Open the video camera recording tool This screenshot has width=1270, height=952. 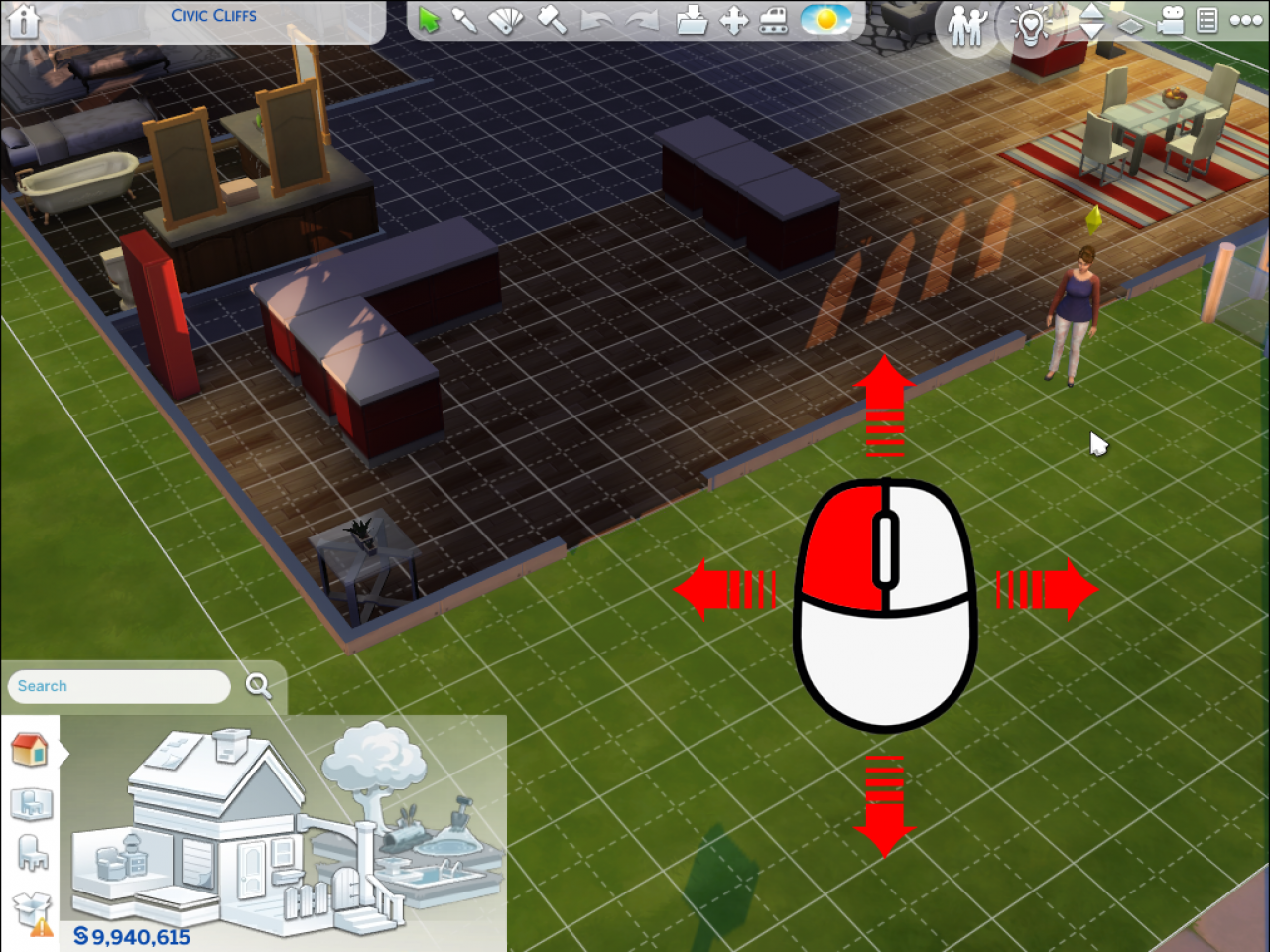pos(1170,22)
